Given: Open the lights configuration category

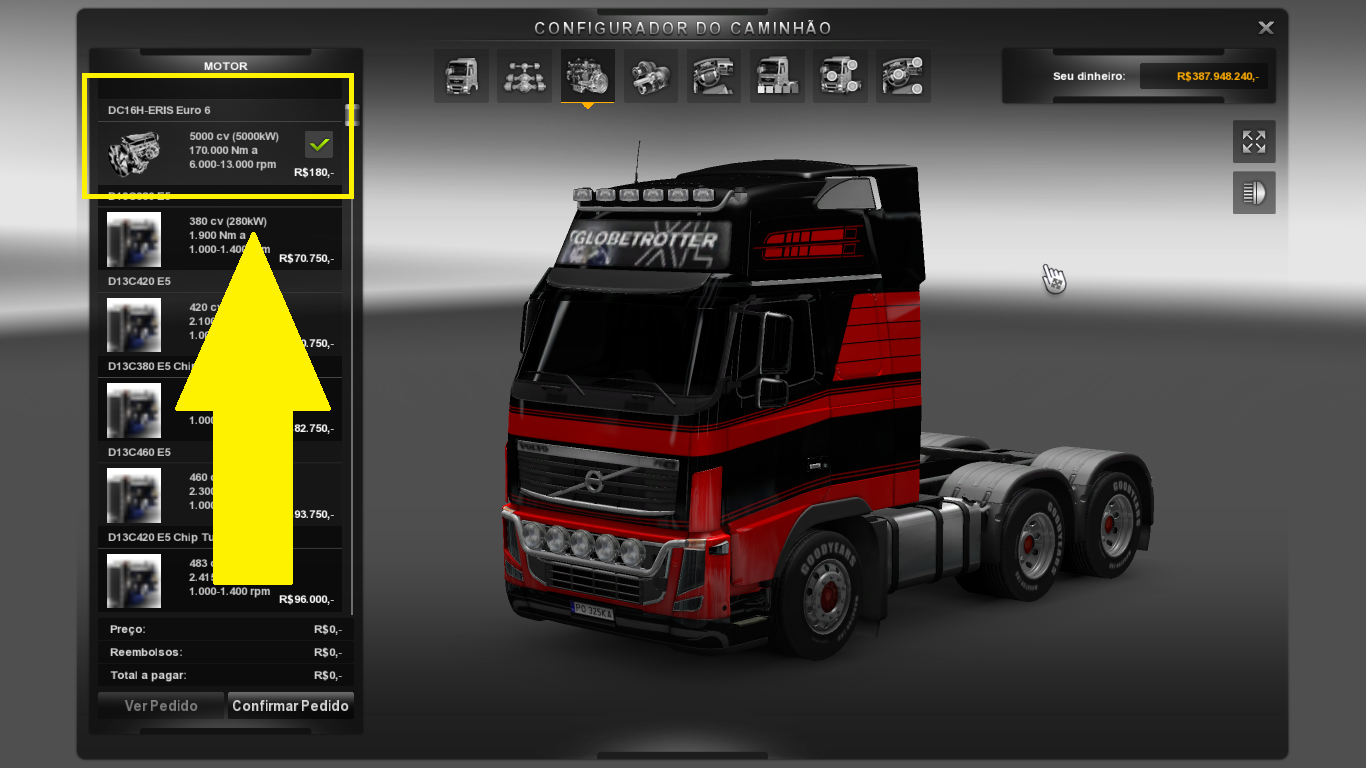Looking at the screenshot, I should pyautogui.click(x=840, y=75).
